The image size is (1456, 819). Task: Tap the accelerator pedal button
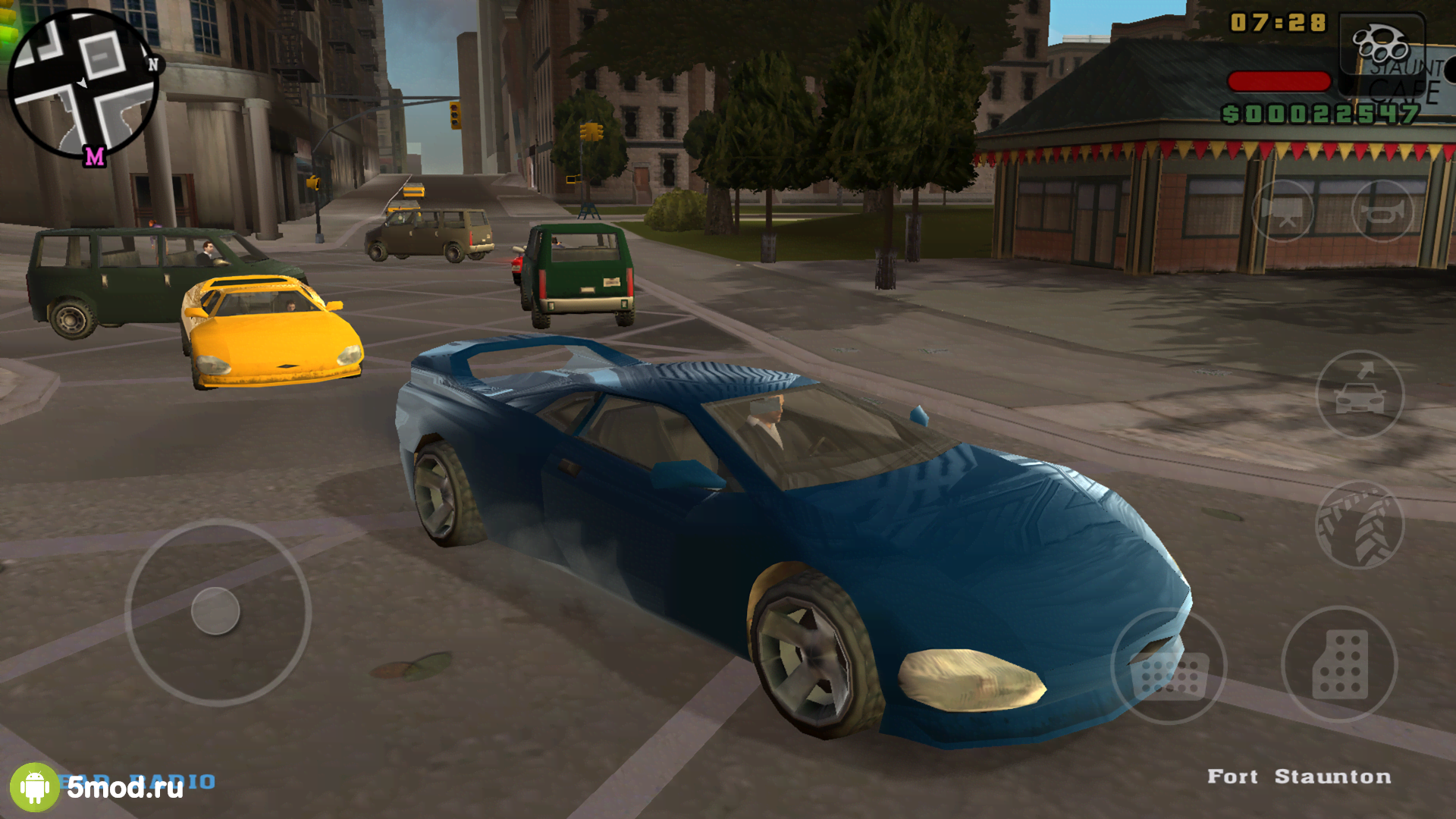(1339, 664)
